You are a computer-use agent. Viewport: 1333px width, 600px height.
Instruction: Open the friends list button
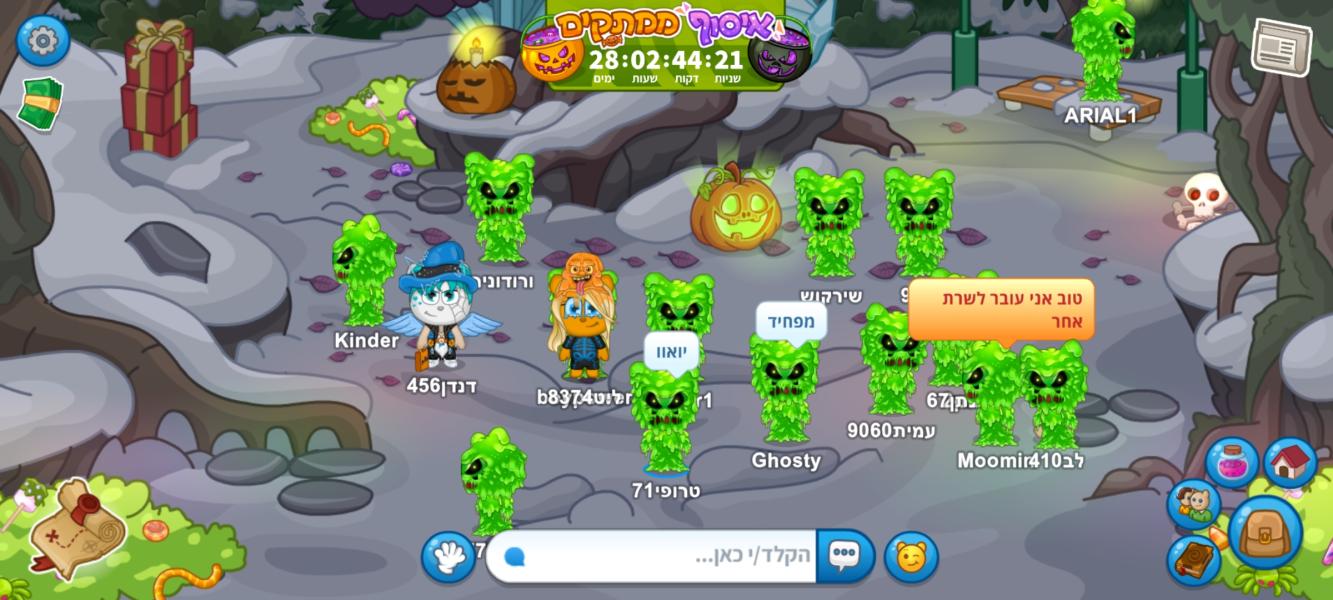pos(1192,504)
